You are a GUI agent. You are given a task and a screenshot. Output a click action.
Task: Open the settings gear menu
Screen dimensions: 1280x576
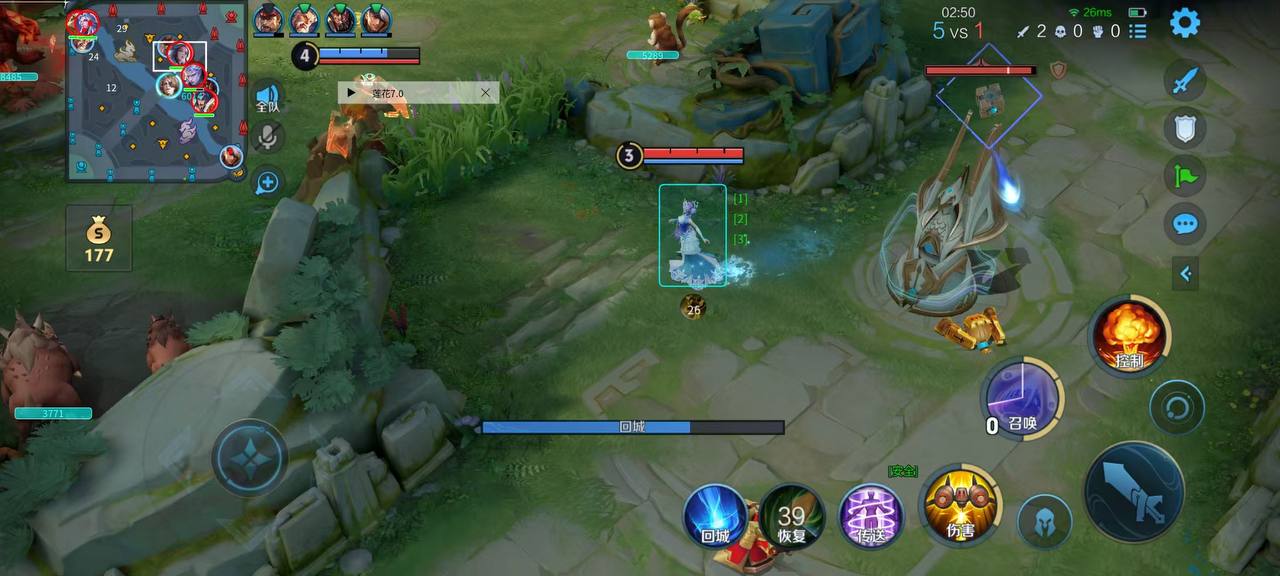1185,22
